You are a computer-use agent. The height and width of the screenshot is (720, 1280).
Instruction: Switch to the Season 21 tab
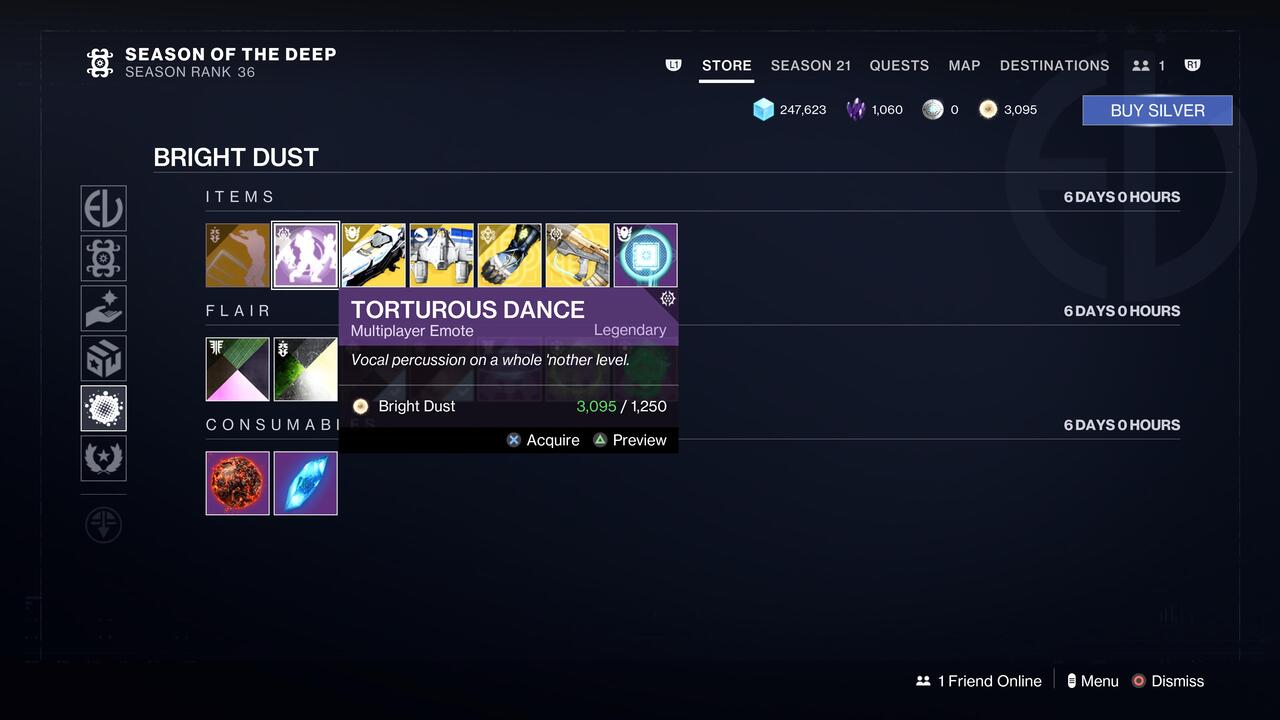point(810,65)
